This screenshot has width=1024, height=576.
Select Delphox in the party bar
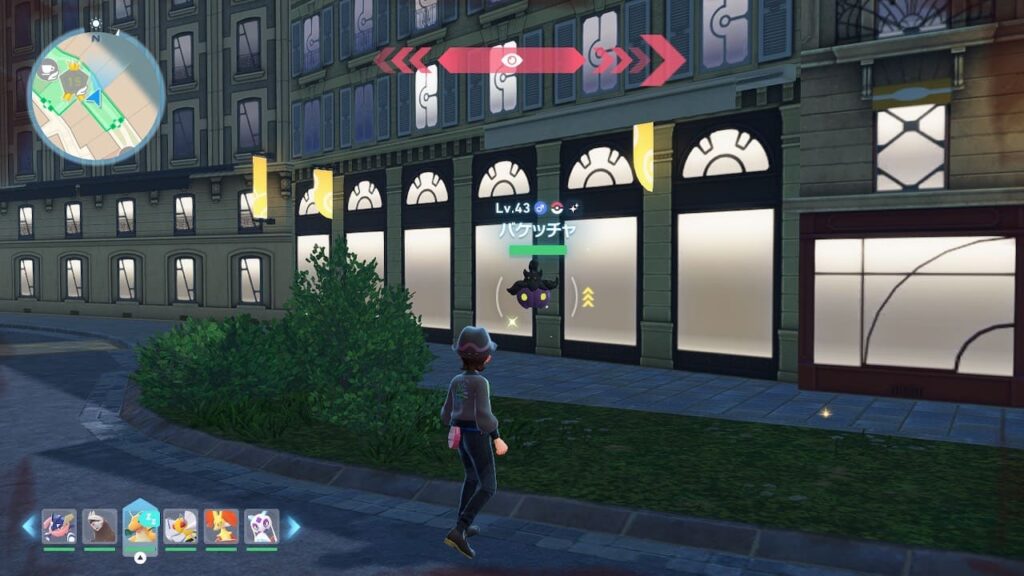pos(221,526)
